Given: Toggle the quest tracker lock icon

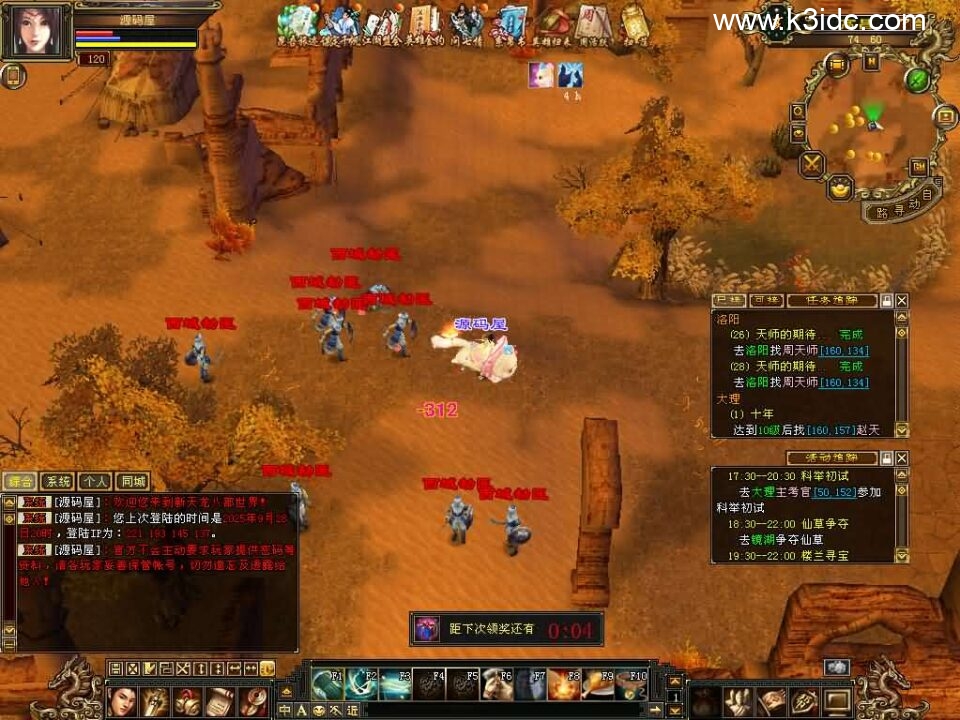Looking at the screenshot, I should point(886,300).
